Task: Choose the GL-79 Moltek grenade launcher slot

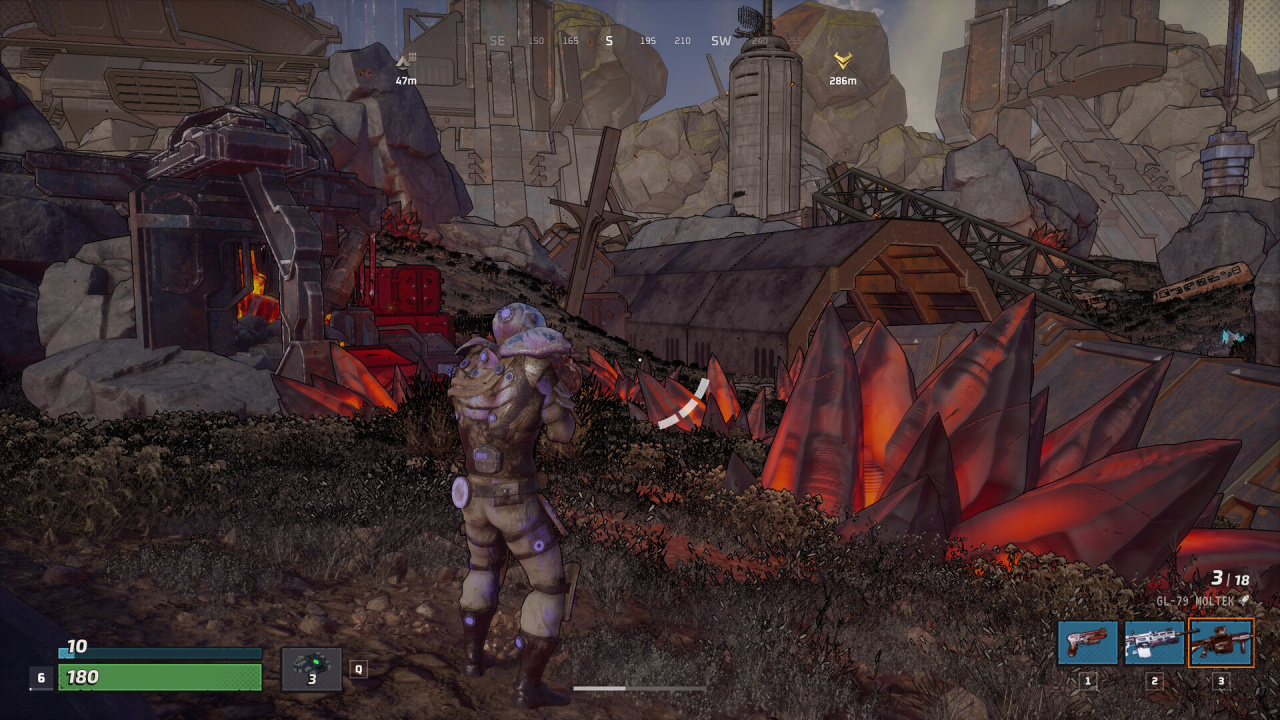Action: tap(1220, 642)
